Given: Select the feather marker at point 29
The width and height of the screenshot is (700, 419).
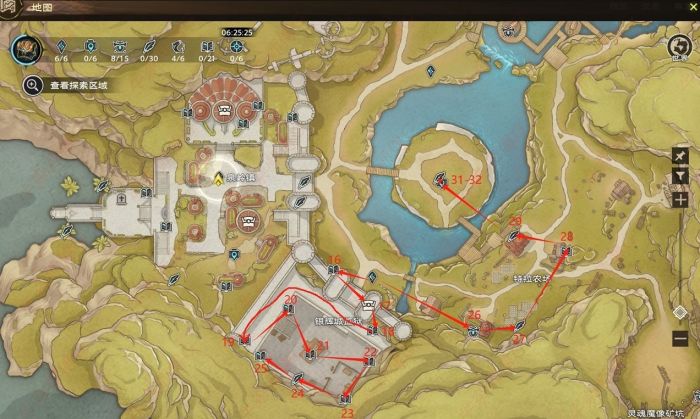Looking at the screenshot, I should pyautogui.click(x=516, y=236).
